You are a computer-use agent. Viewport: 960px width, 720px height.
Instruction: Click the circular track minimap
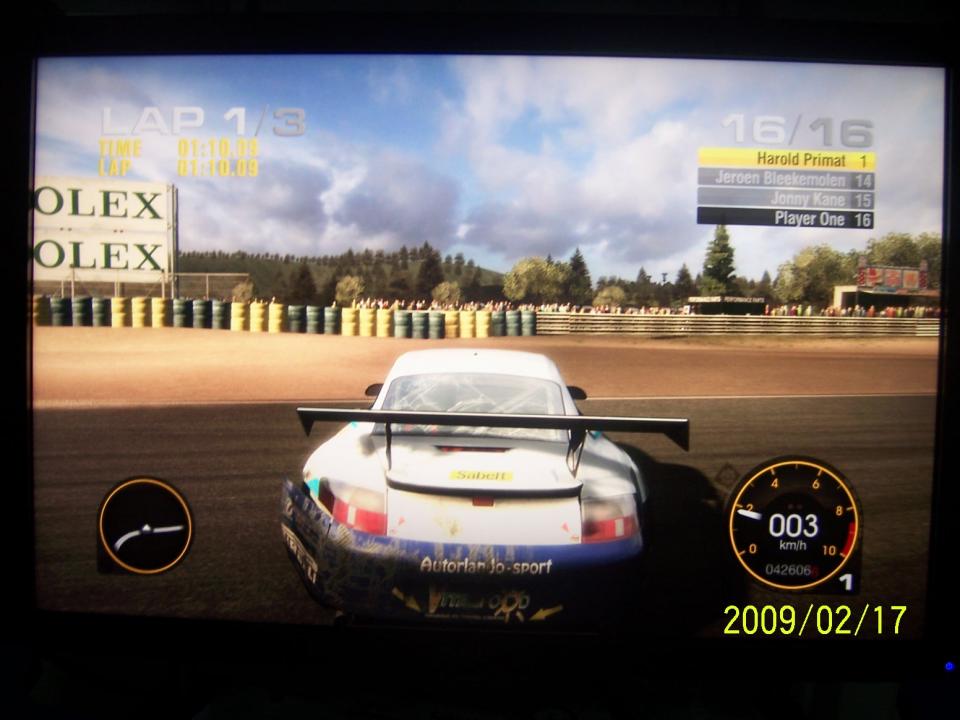coord(145,526)
